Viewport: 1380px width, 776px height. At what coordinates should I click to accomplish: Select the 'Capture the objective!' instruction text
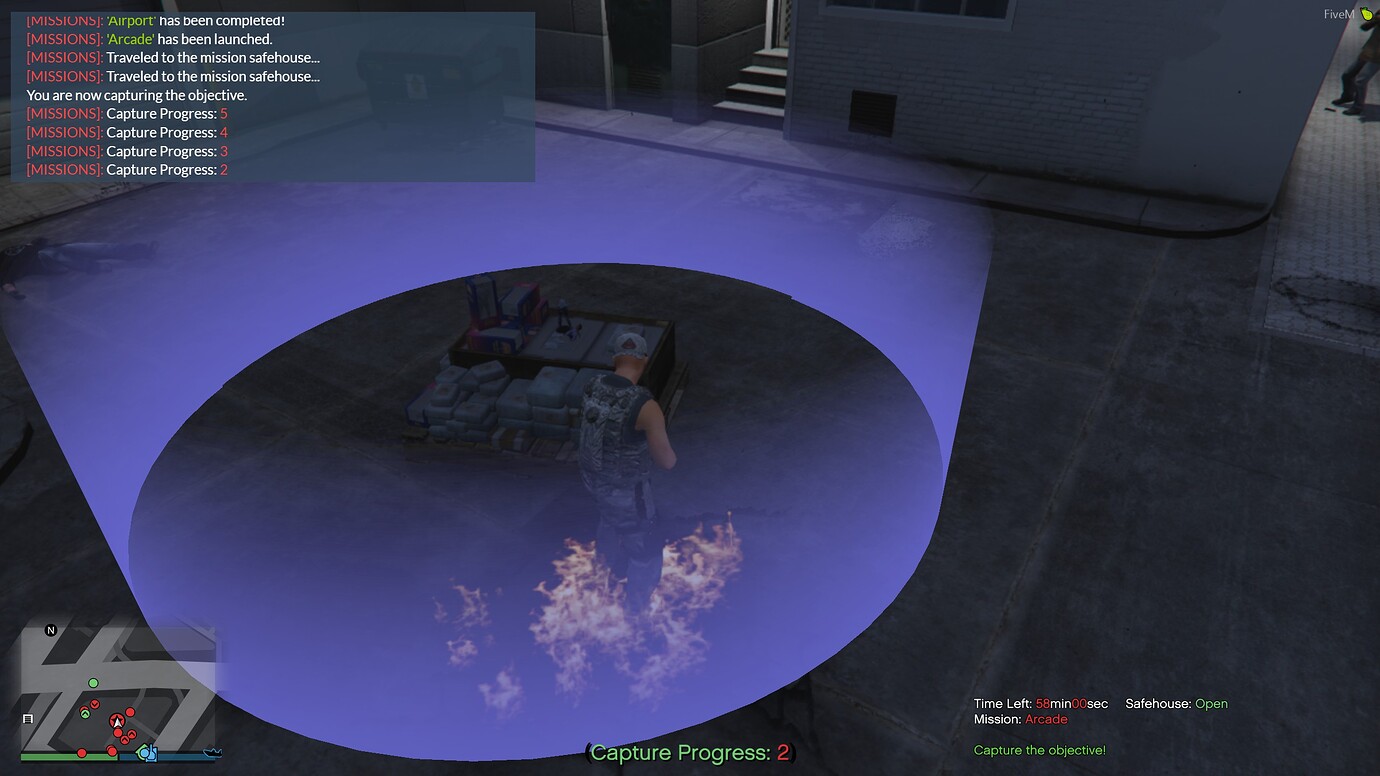(x=1040, y=749)
